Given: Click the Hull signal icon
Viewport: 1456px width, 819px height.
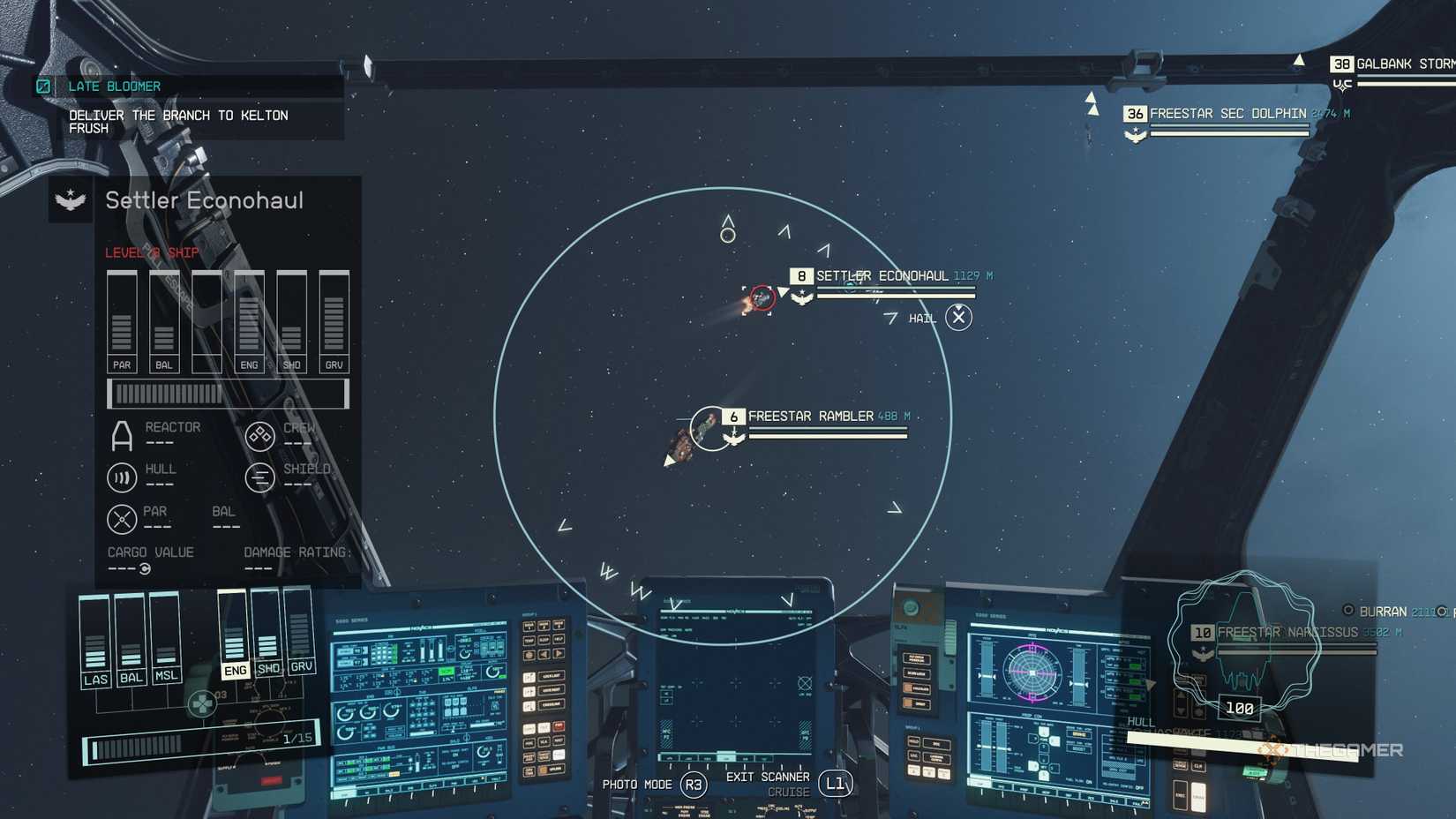Looking at the screenshot, I should tap(121, 477).
